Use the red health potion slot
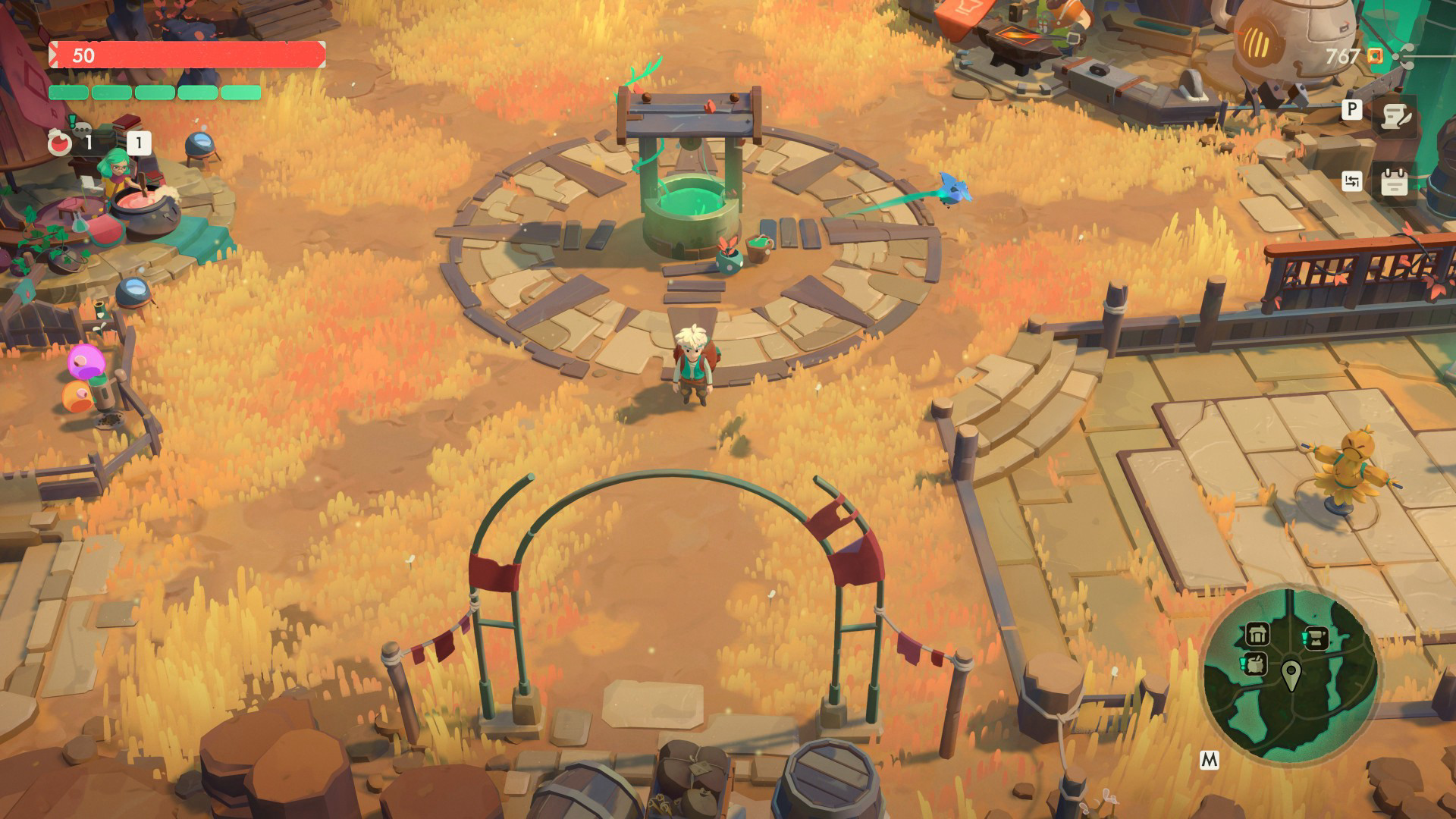Viewport: 1456px width, 819px height. (x=60, y=143)
